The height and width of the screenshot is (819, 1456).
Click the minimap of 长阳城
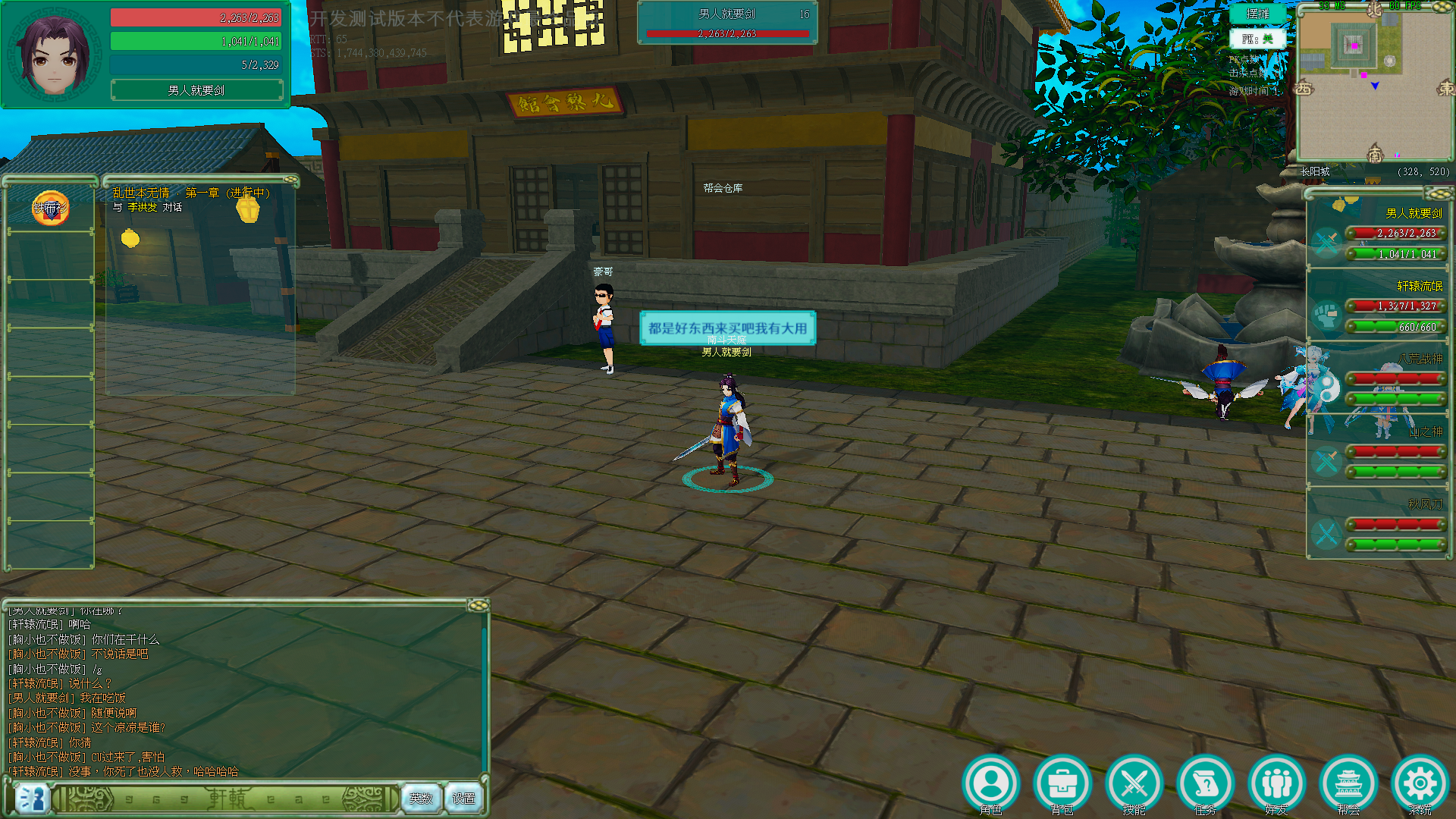point(1373,83)
